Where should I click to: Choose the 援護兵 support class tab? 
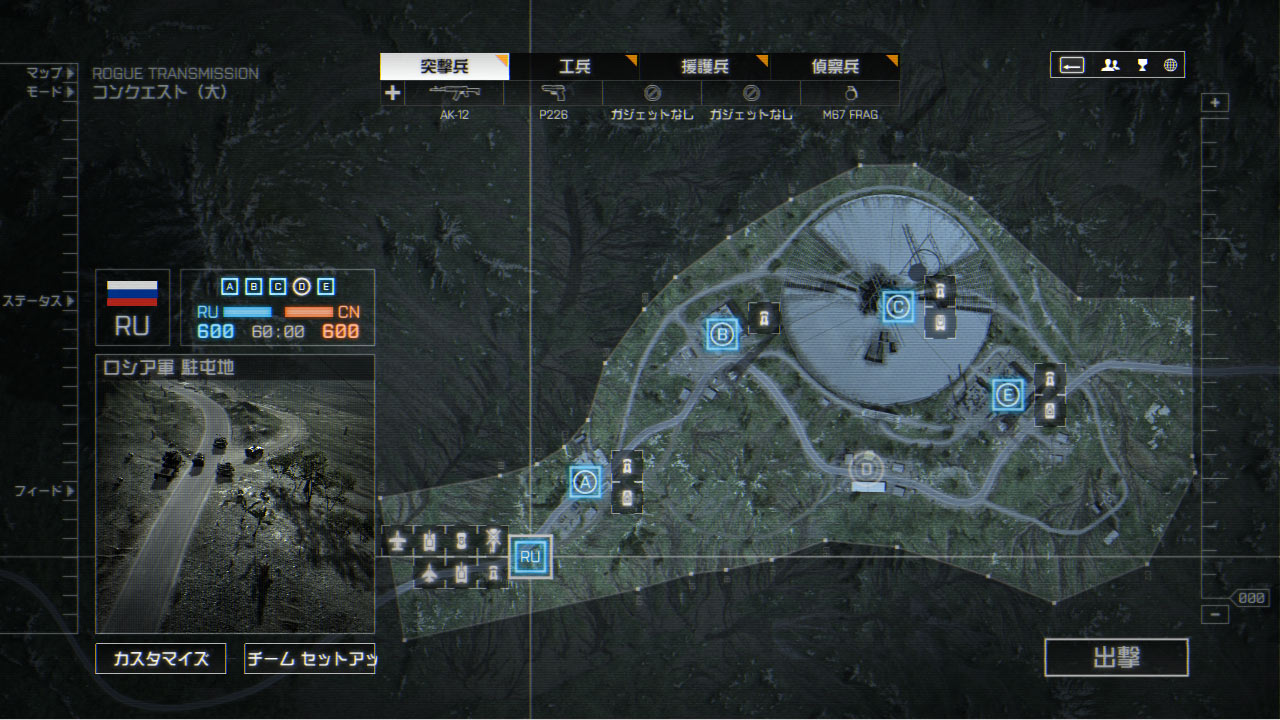click(704, 67)
